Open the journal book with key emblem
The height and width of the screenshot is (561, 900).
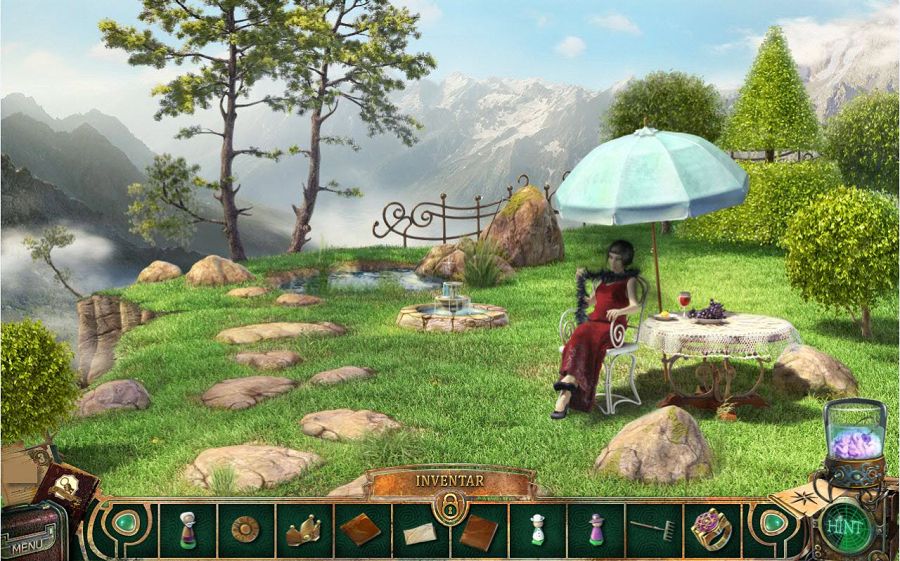pos(68,492)
